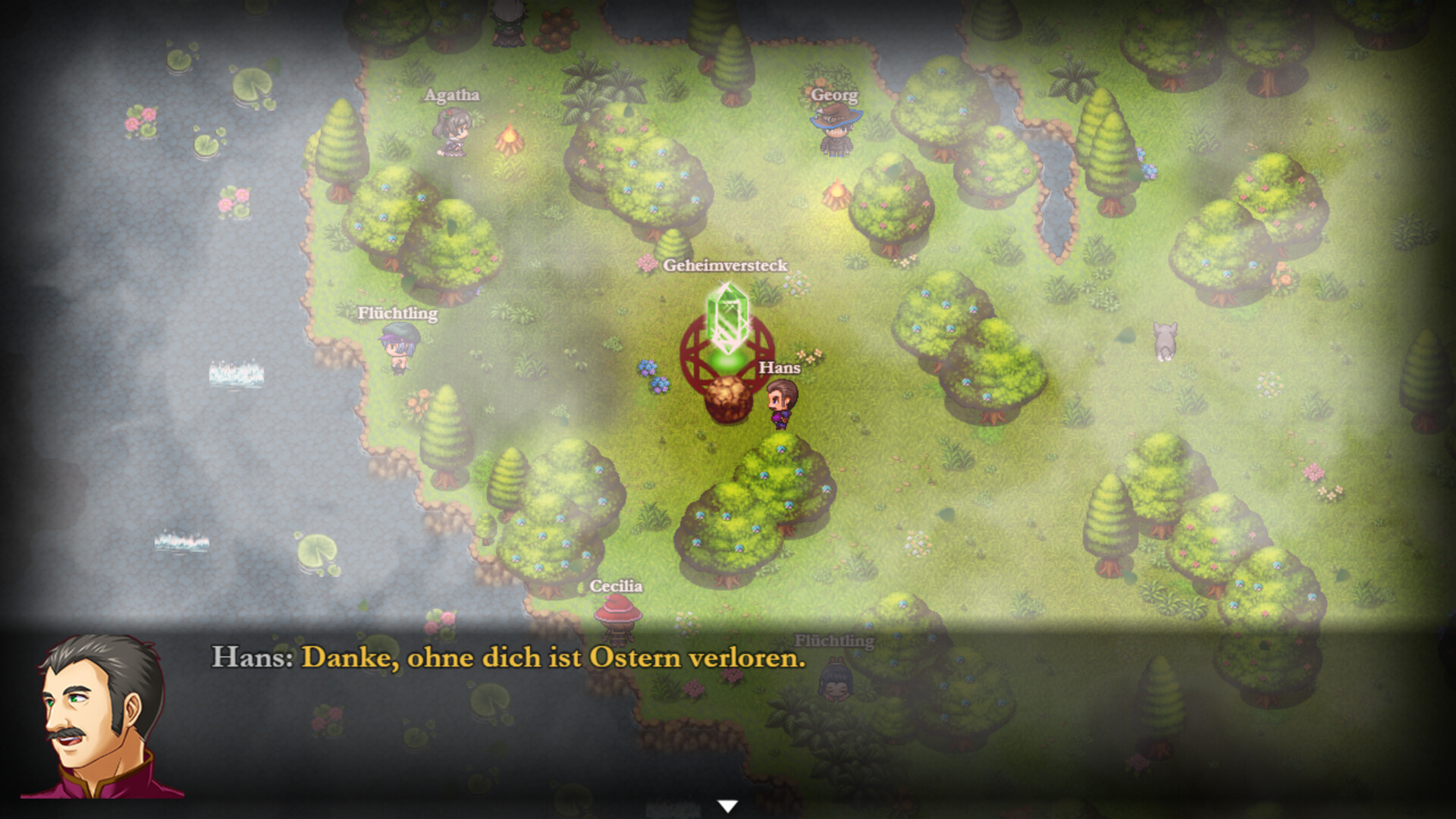
Task: Select the green crystal at the Geheimversteck
Action: pyautogui.click(x=726, y=318)
